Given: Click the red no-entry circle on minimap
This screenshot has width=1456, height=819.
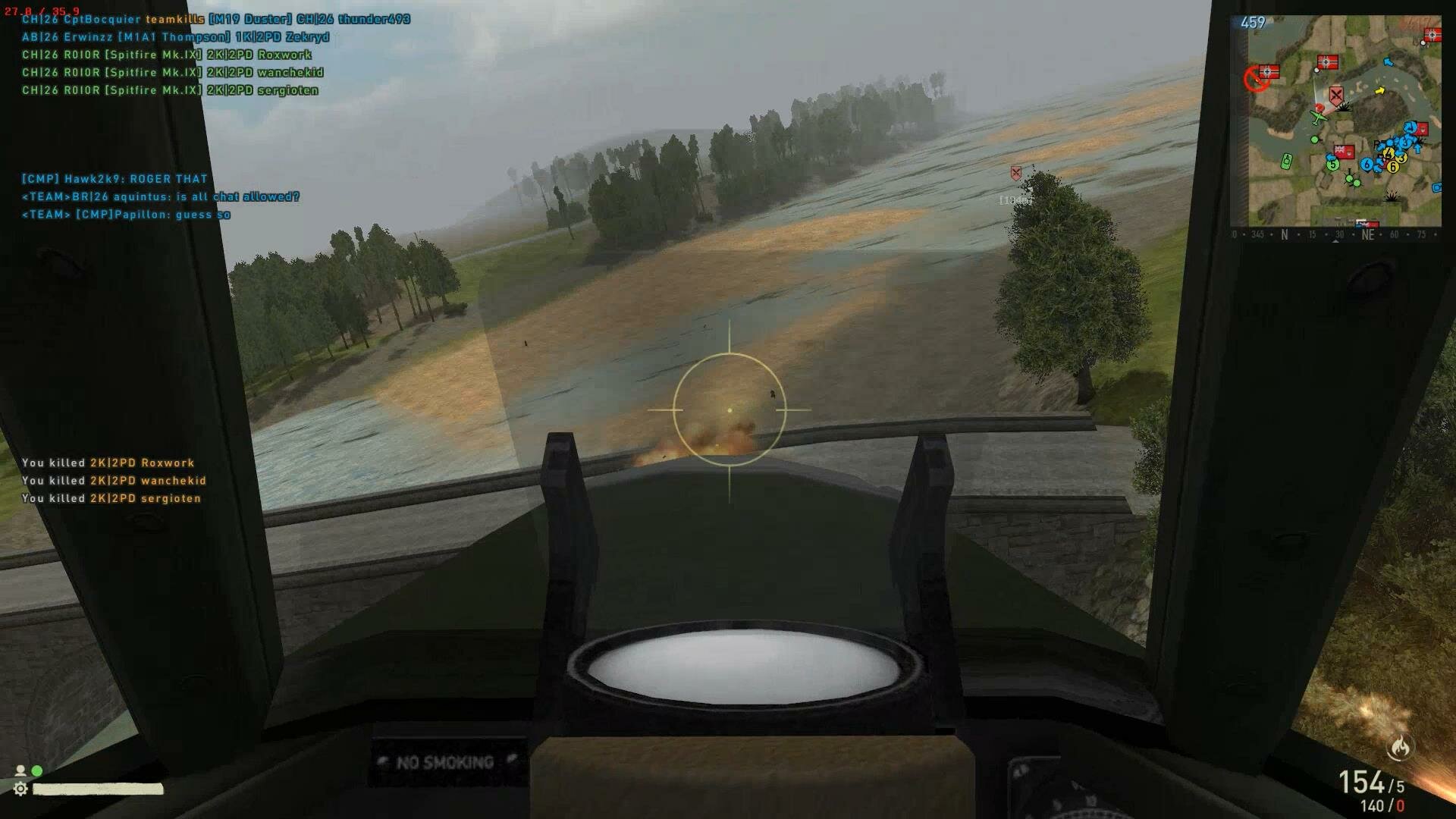Looking at the screenshot, I should [1256, 78].
